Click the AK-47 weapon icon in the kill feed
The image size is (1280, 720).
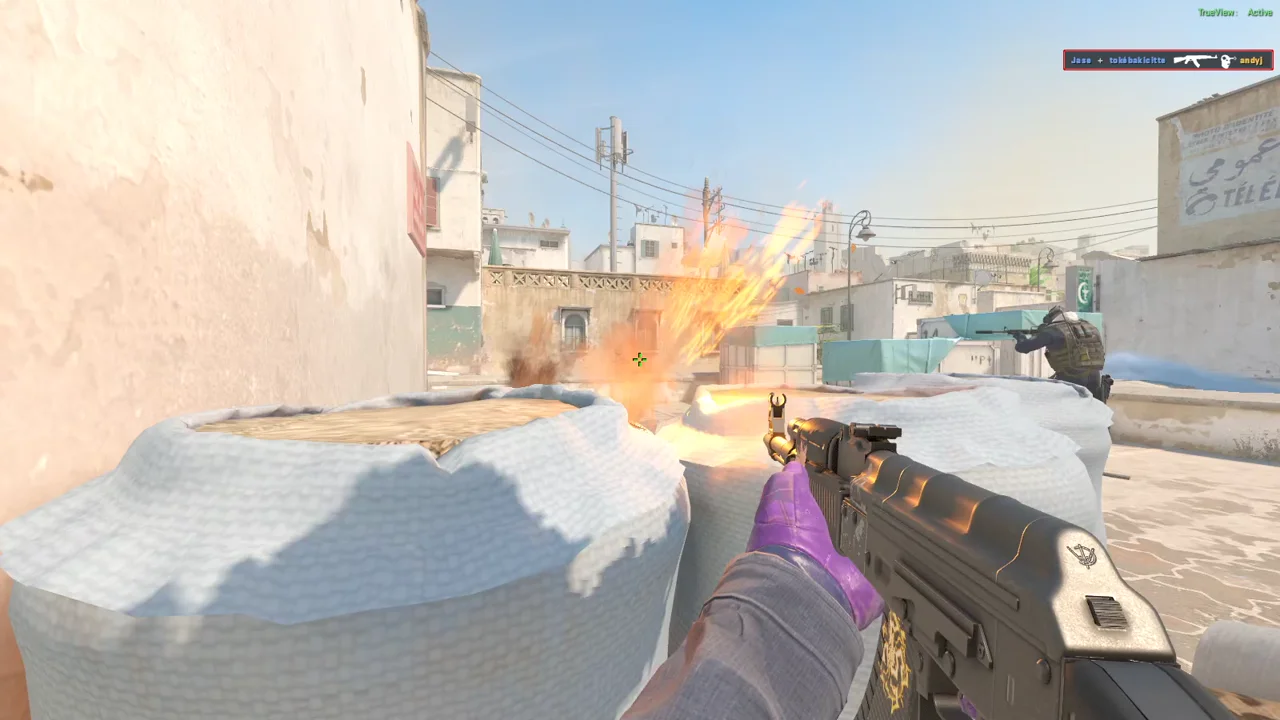[1196, 60]
